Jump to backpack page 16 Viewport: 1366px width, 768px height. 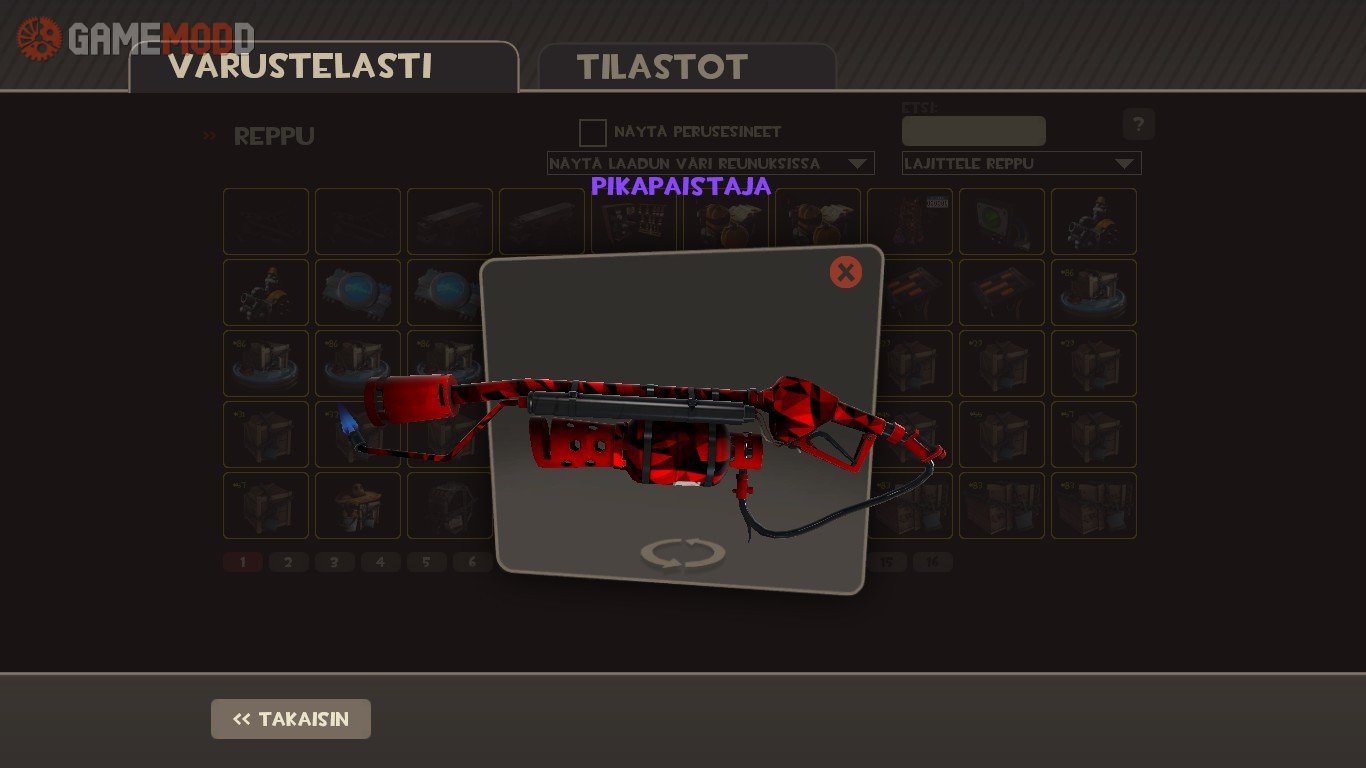pyautogui.click(x=932, y=562)
